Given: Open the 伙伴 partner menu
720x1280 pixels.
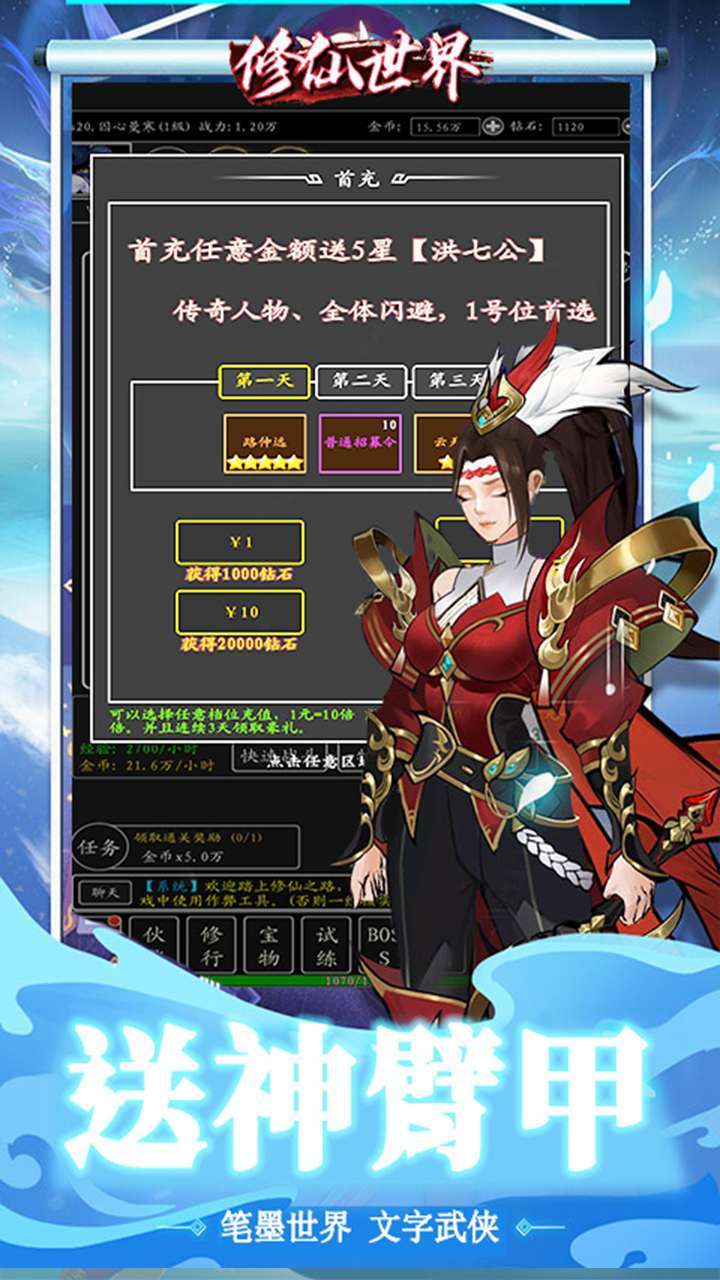Looking at the screenshot, I should (x=153, y=945).
